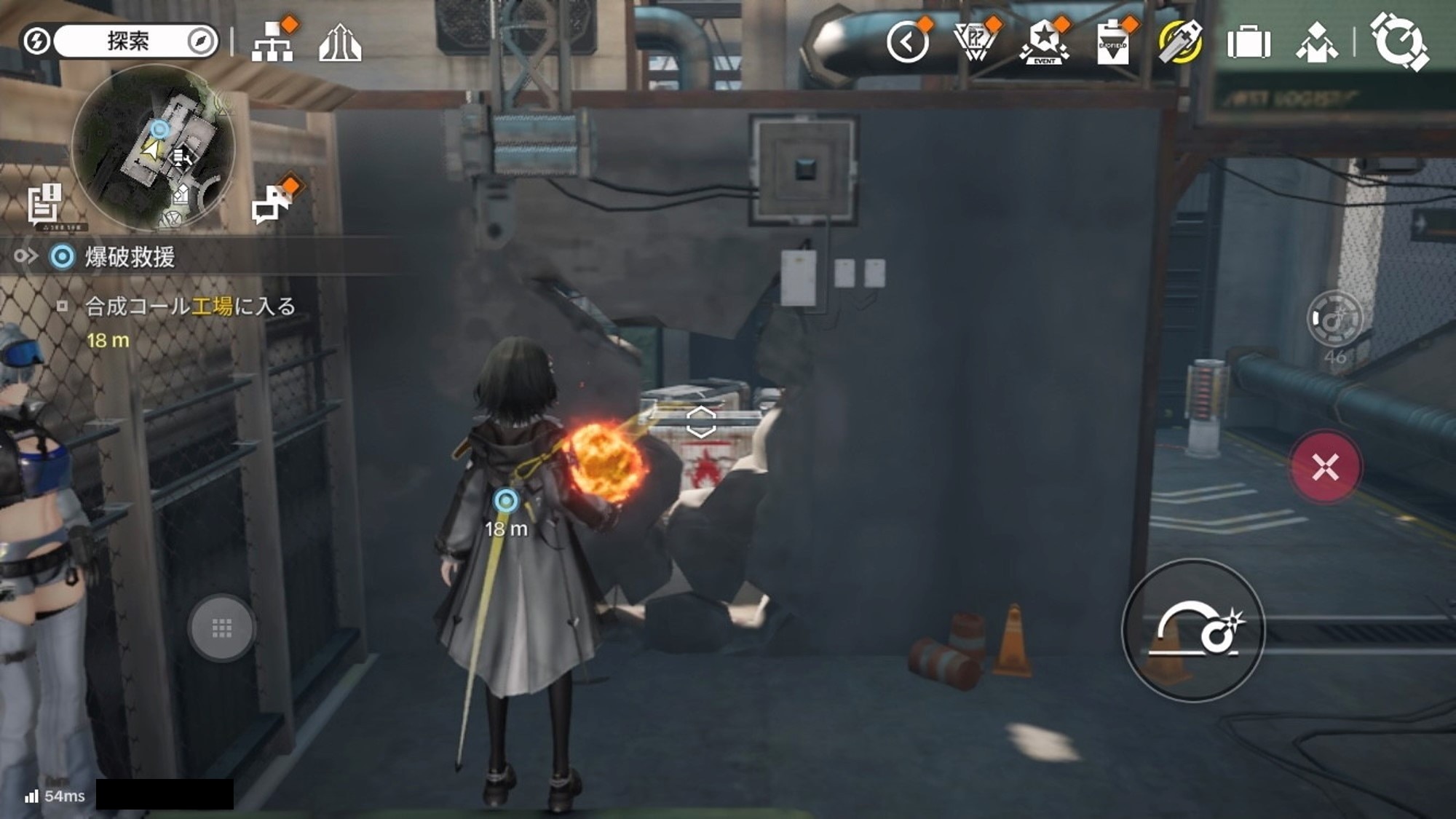Tap the faded item button showing 46
1456x819 pixels.
pos(1334,320)
